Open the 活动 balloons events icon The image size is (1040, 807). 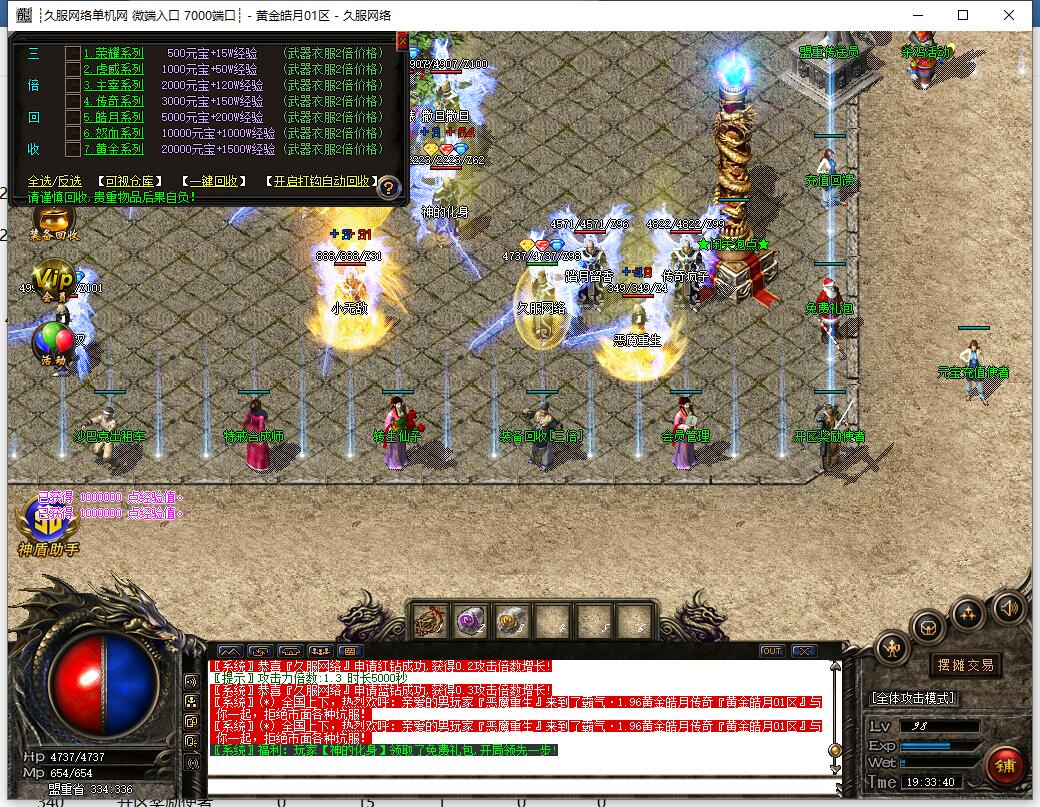[x=53, y=343]
